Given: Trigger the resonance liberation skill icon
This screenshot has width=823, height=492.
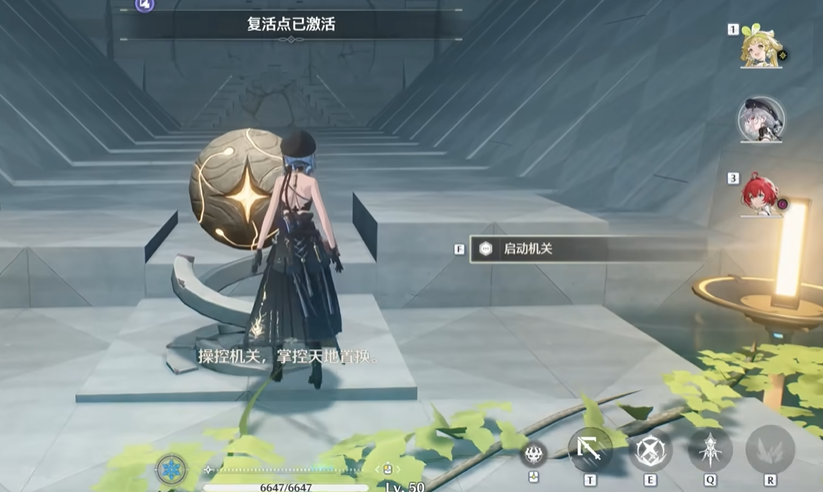Looking at the screenshot, I should (x=710, y=449).
